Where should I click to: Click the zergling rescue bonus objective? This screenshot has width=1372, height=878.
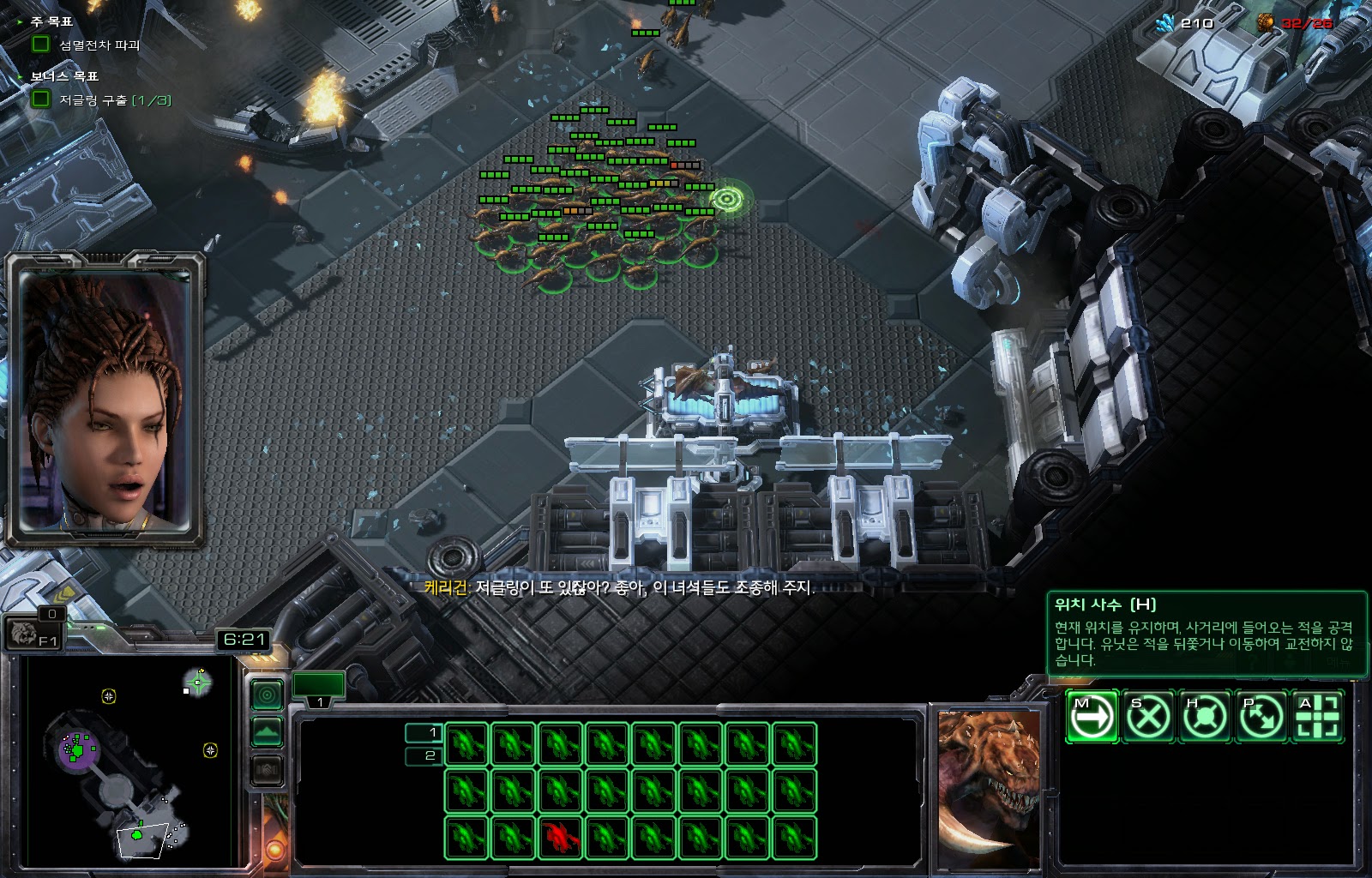coord(115,100)
